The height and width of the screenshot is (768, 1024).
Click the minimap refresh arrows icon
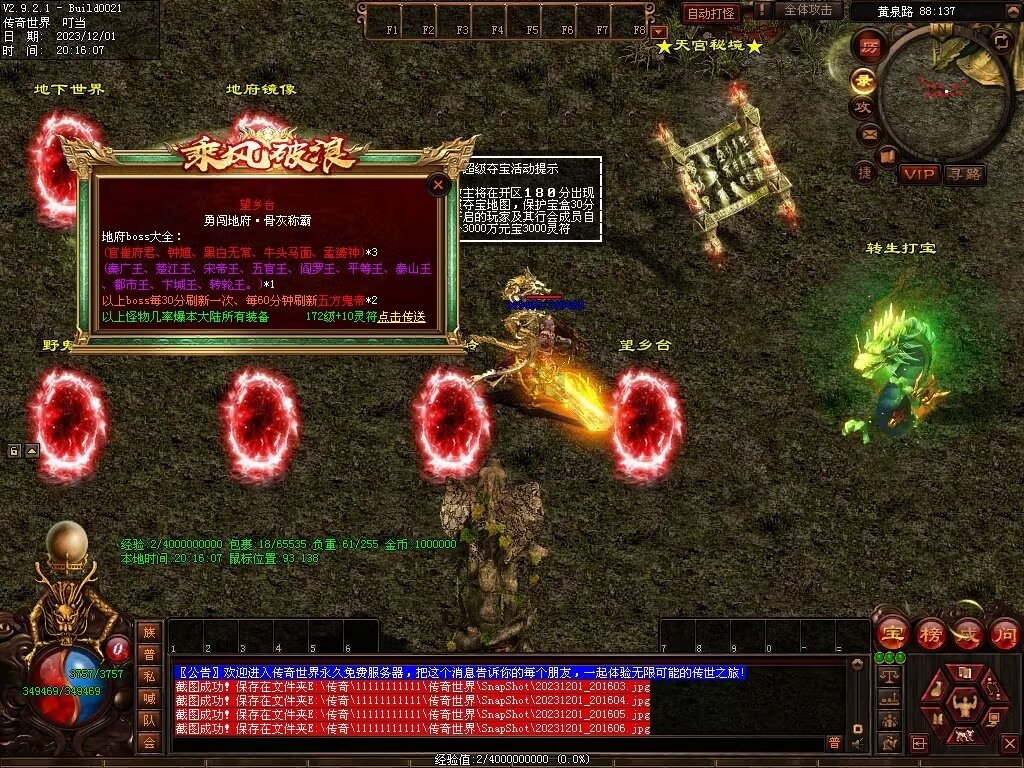pos(1002,41)
